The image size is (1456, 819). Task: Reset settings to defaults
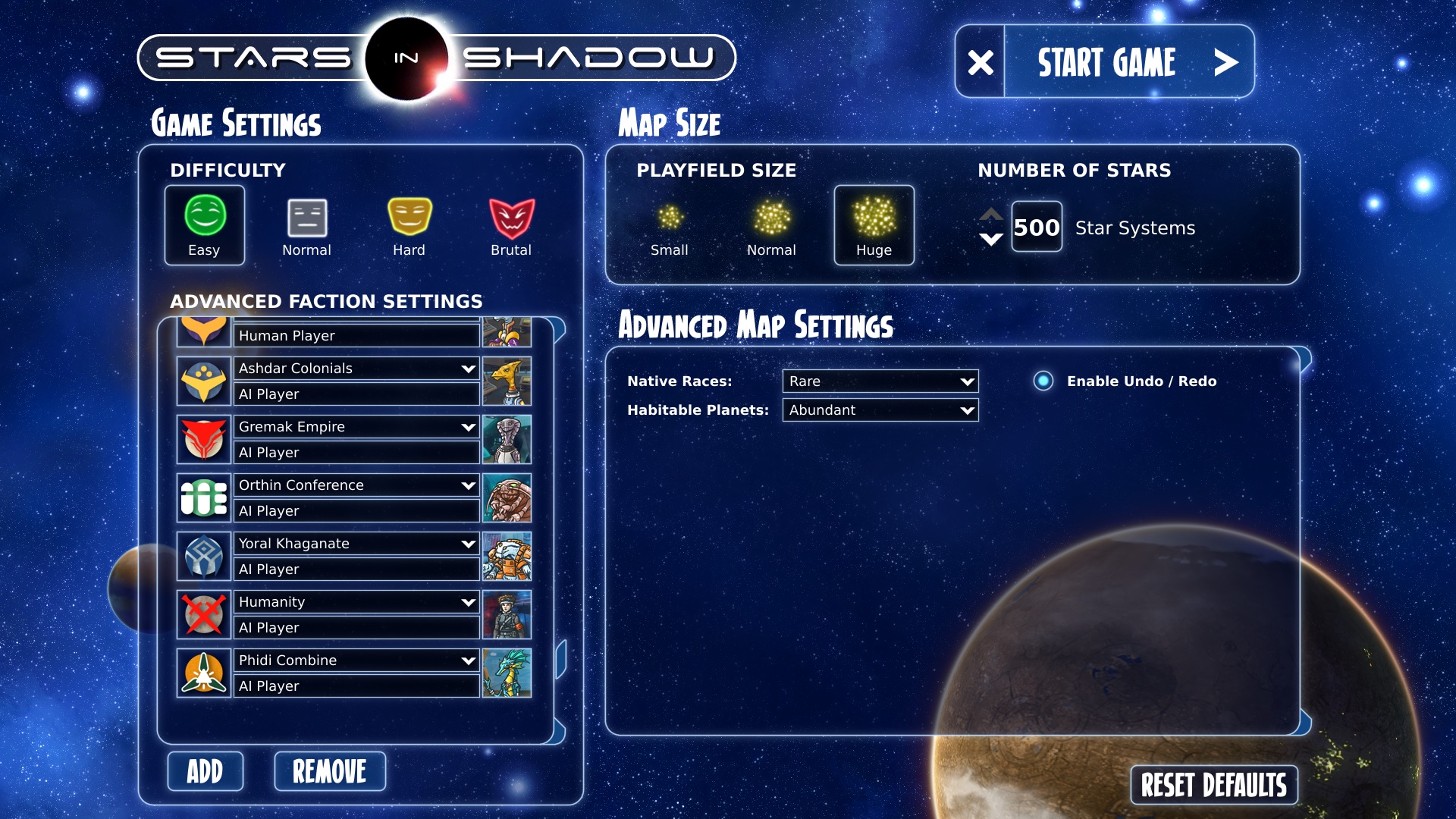pyautogui.click(x=1213, y=785)
